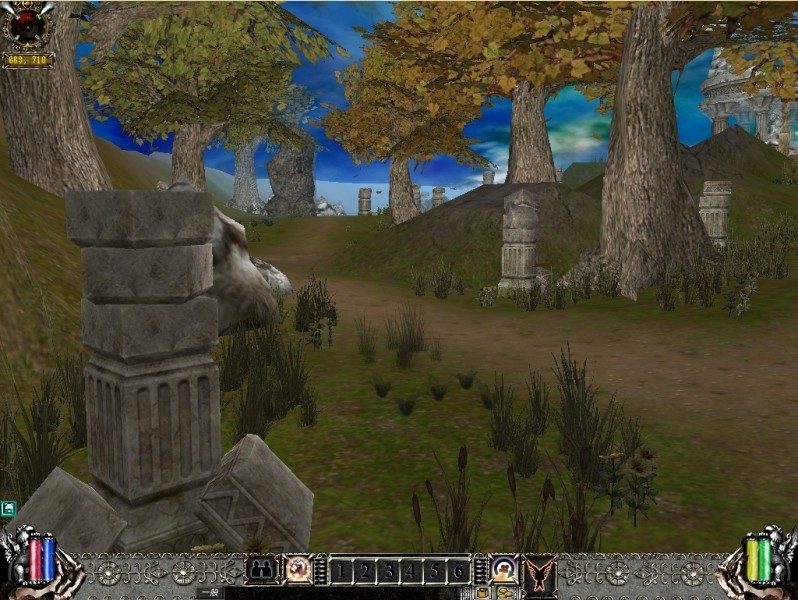Click the gold coins icon
Screen dimensions: 798x600
coord(505,593)
